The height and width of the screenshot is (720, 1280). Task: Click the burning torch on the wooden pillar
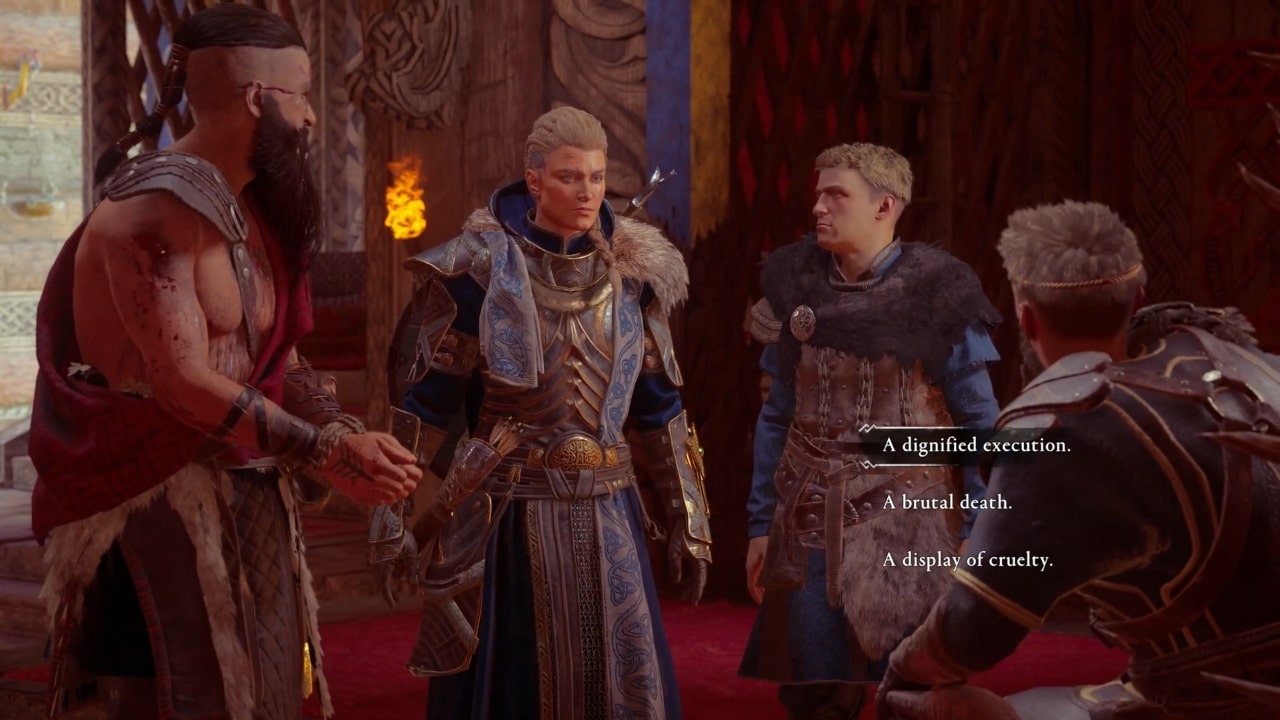click(x=403, y=198)
